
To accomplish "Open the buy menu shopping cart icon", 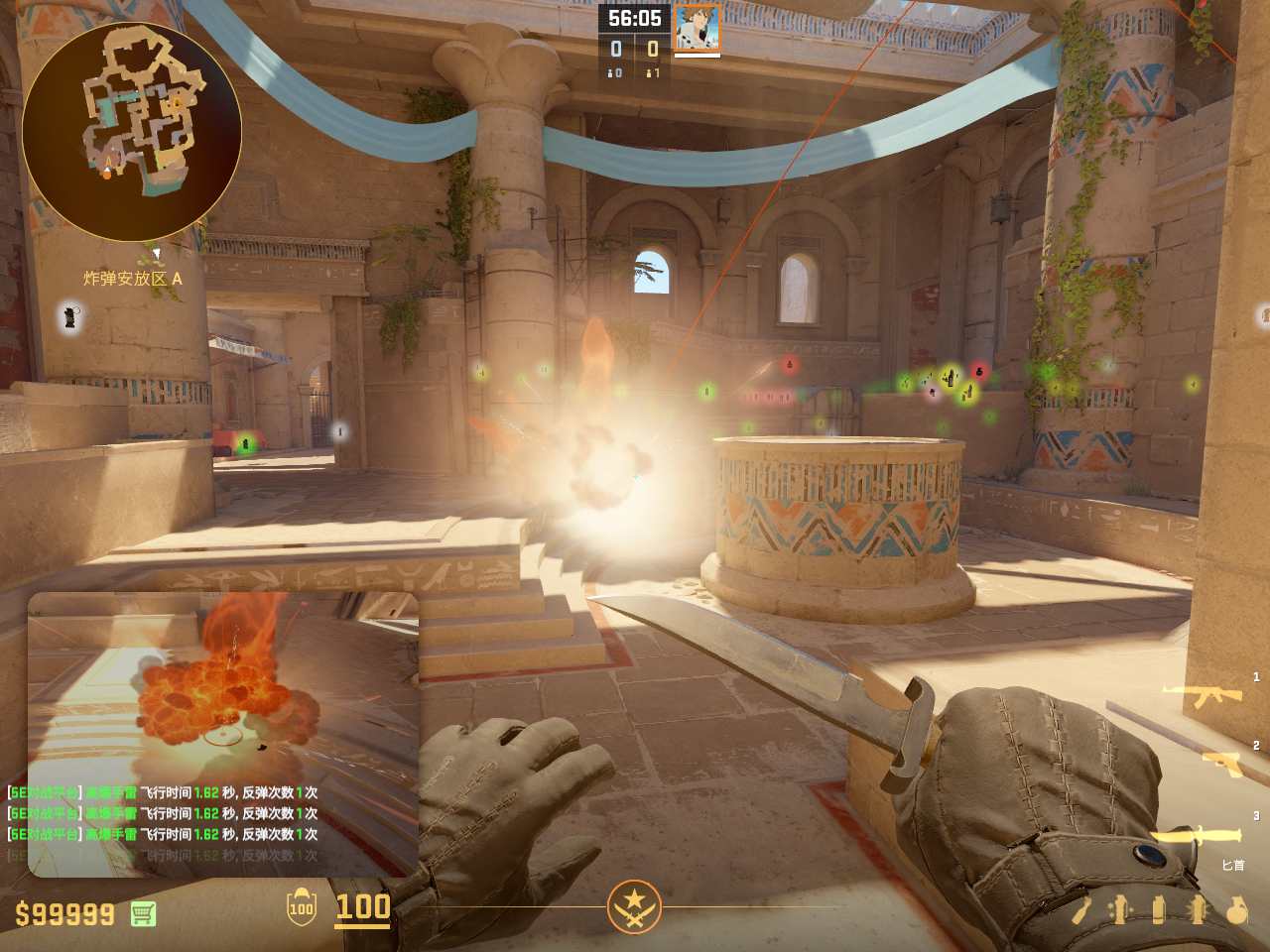I will click(x=143, y=913).
